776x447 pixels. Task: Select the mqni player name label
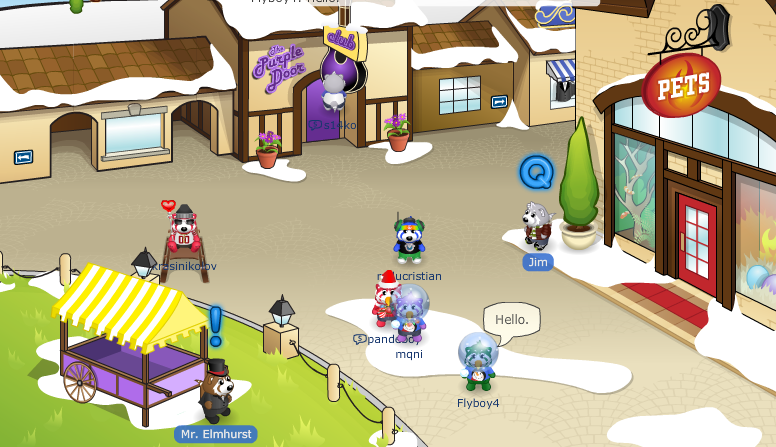(409, 353)
